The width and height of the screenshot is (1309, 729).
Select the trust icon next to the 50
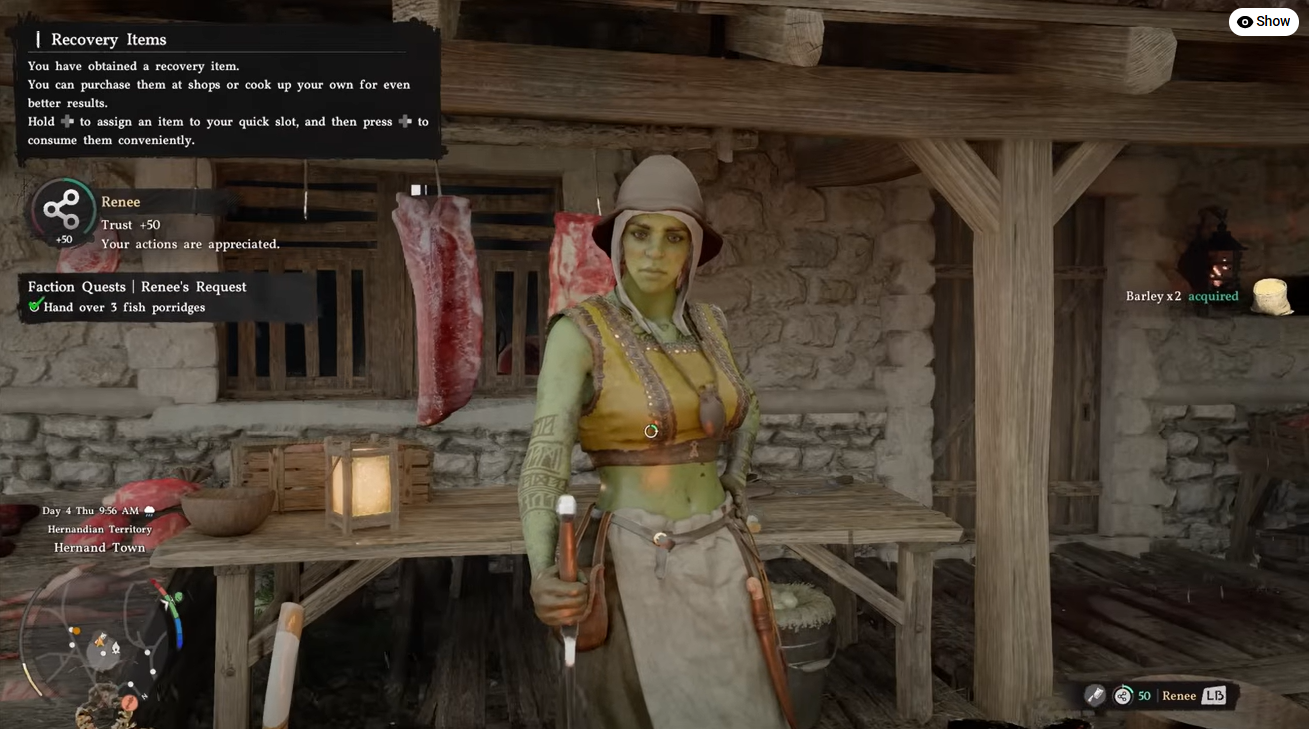point(1123,696)
